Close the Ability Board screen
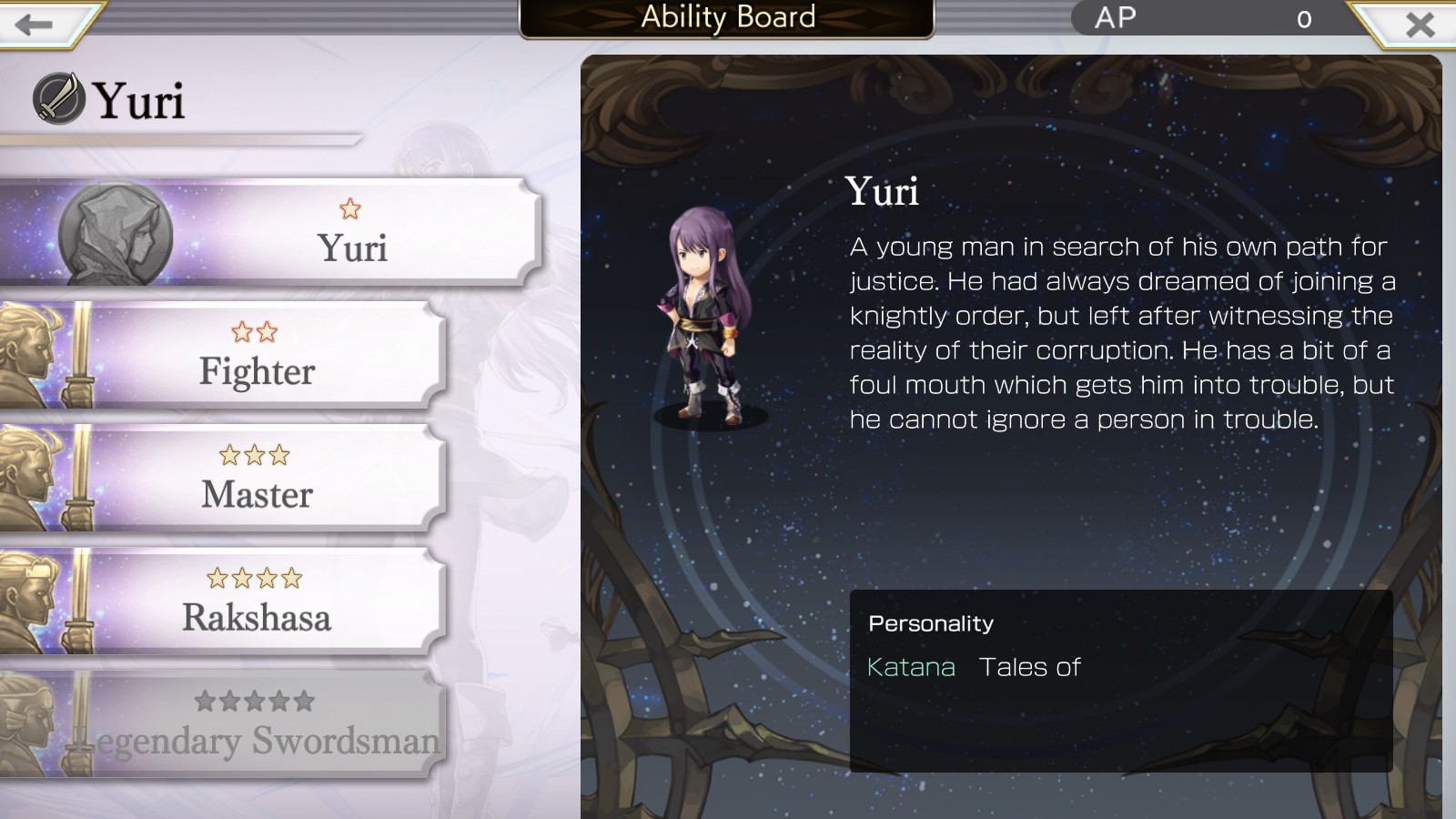This screenshot has width=1456, height=819. pyautogui.click(x=1419, y=25)
